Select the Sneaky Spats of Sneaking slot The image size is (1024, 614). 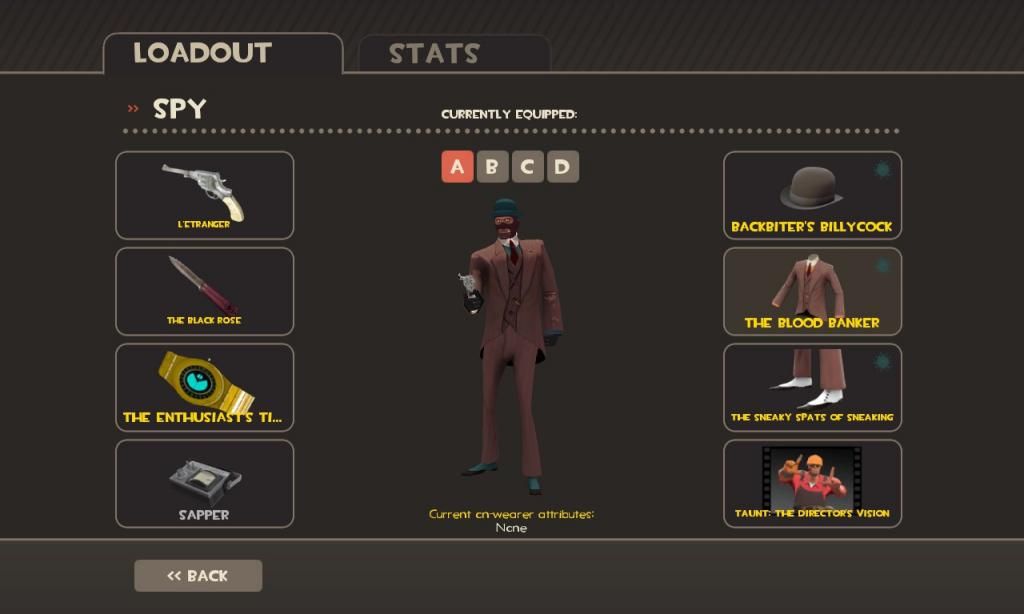pyautogui.click(x=812, y=387)
